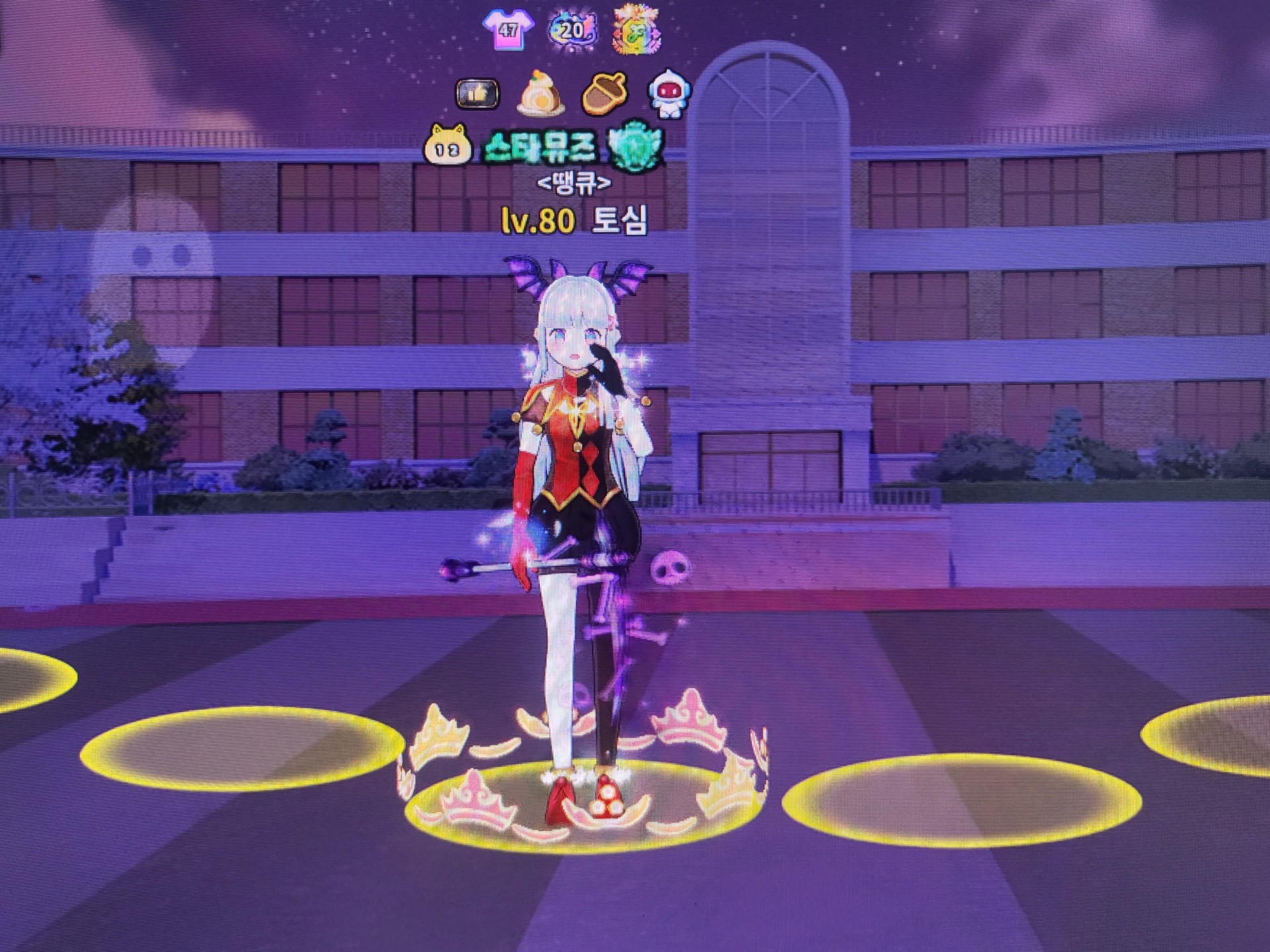The image size is (1270, 952).
Task: Click the <땡큐> guild tag
Action: 573,183
